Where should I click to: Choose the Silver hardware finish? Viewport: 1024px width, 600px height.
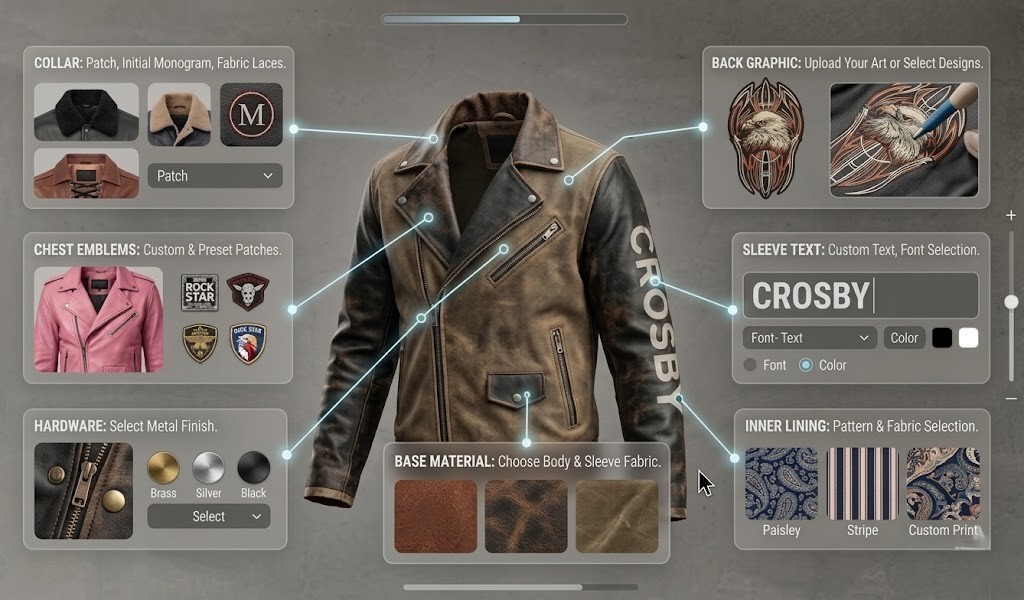pyautogui.click(x=208, y=468)
